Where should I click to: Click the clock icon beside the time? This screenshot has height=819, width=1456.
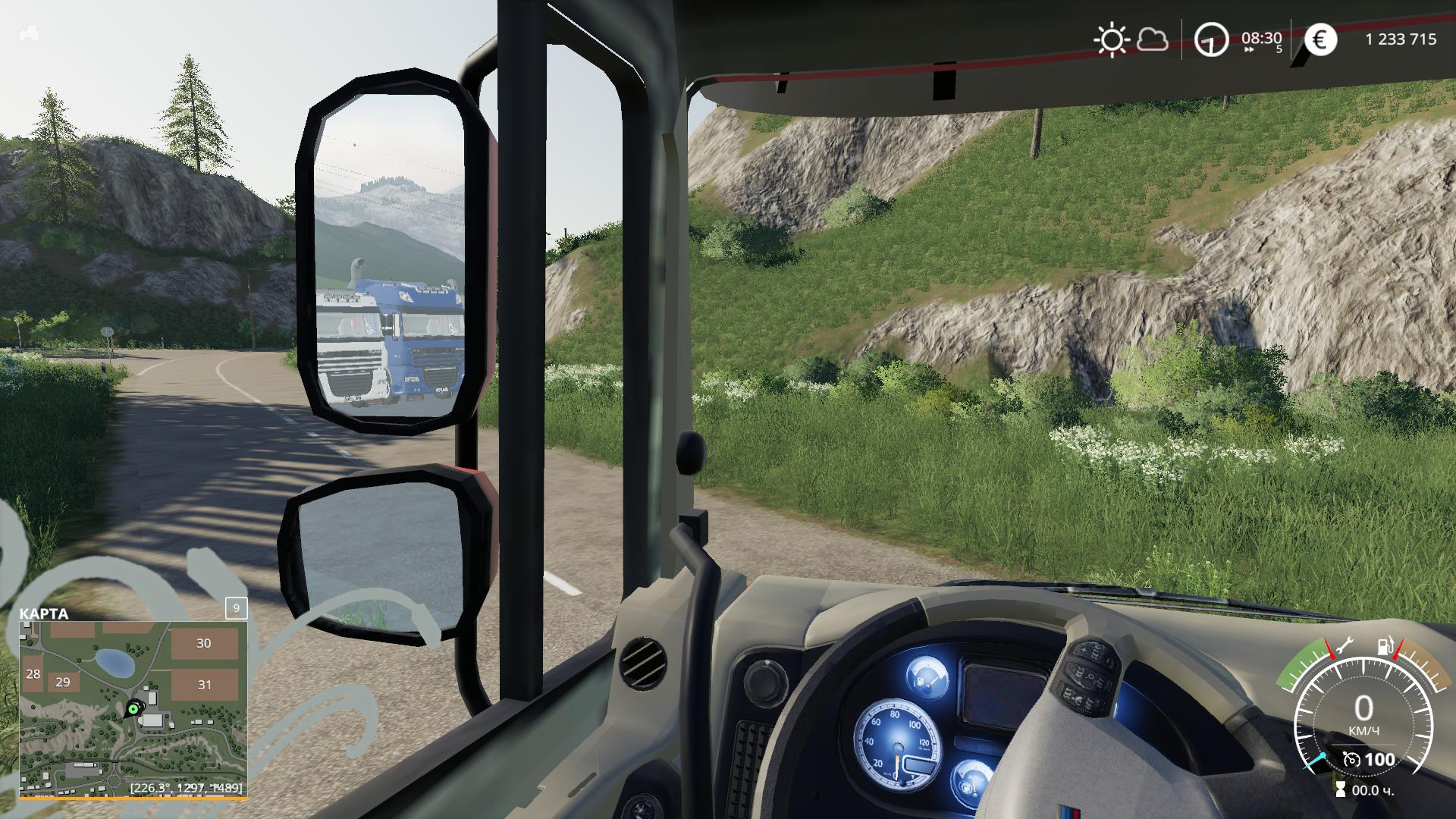[1211, 39]
